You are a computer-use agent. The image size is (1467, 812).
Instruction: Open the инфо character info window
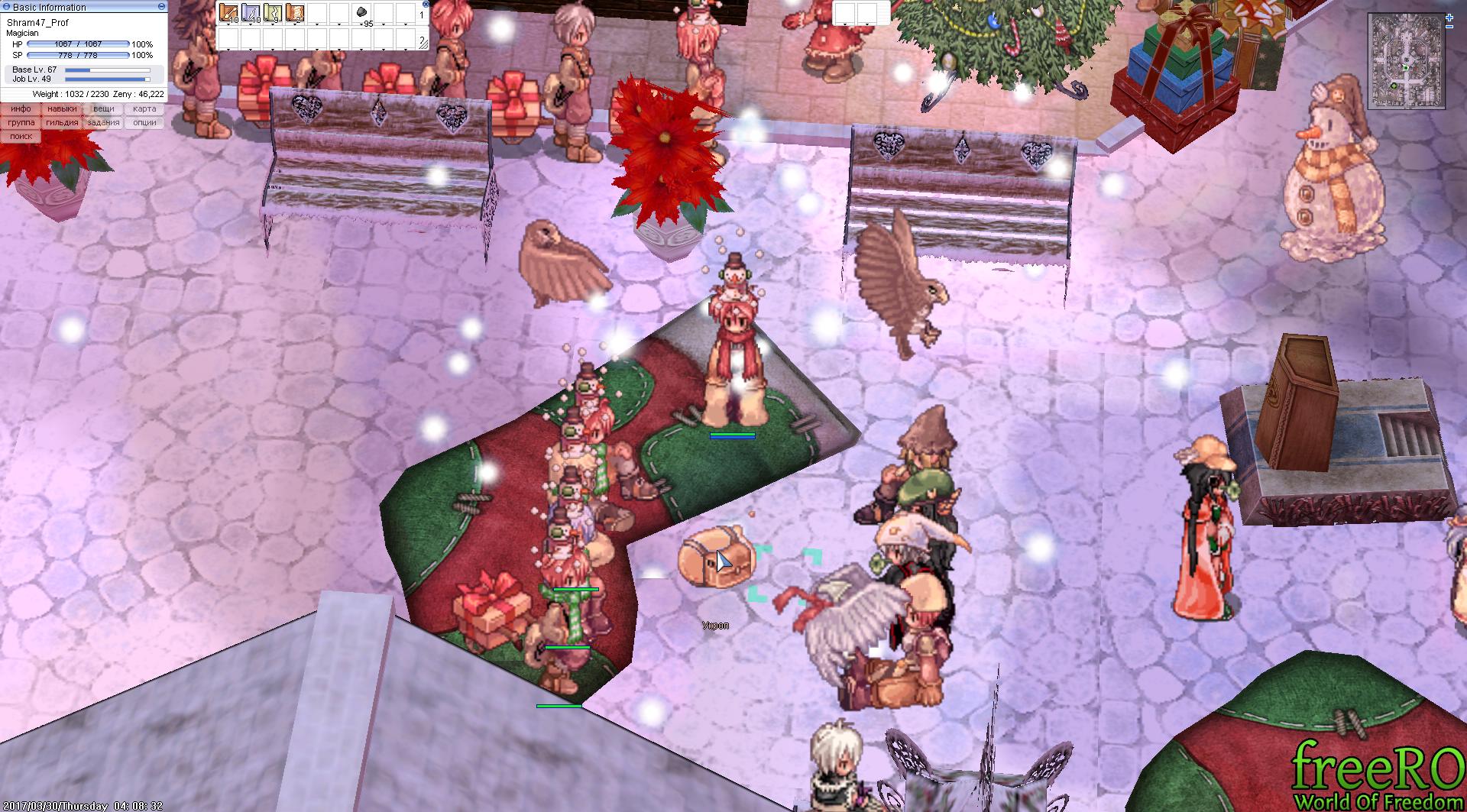coord(21,109)
